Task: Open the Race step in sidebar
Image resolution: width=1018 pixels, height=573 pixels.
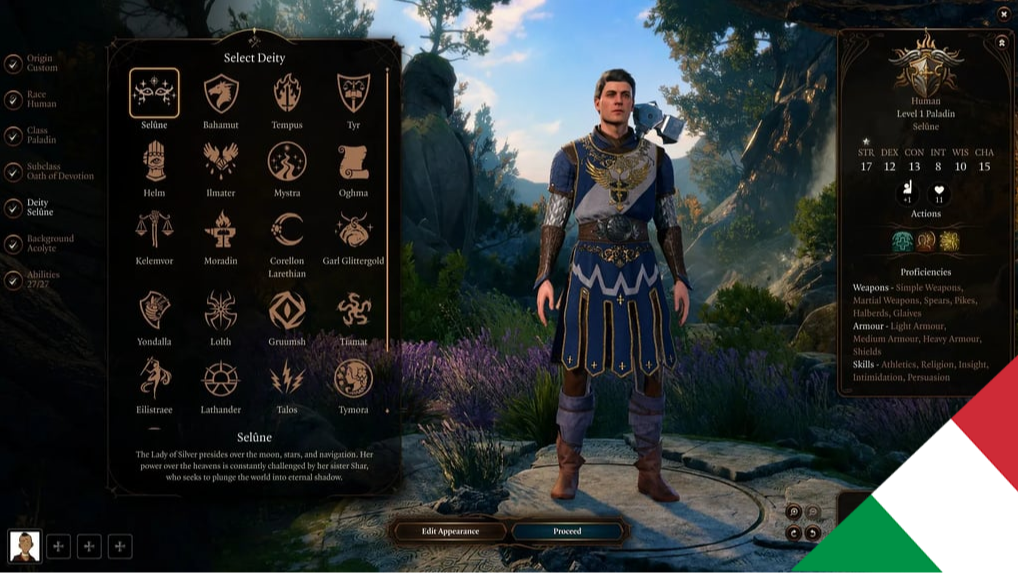Action: click(40, 100)
